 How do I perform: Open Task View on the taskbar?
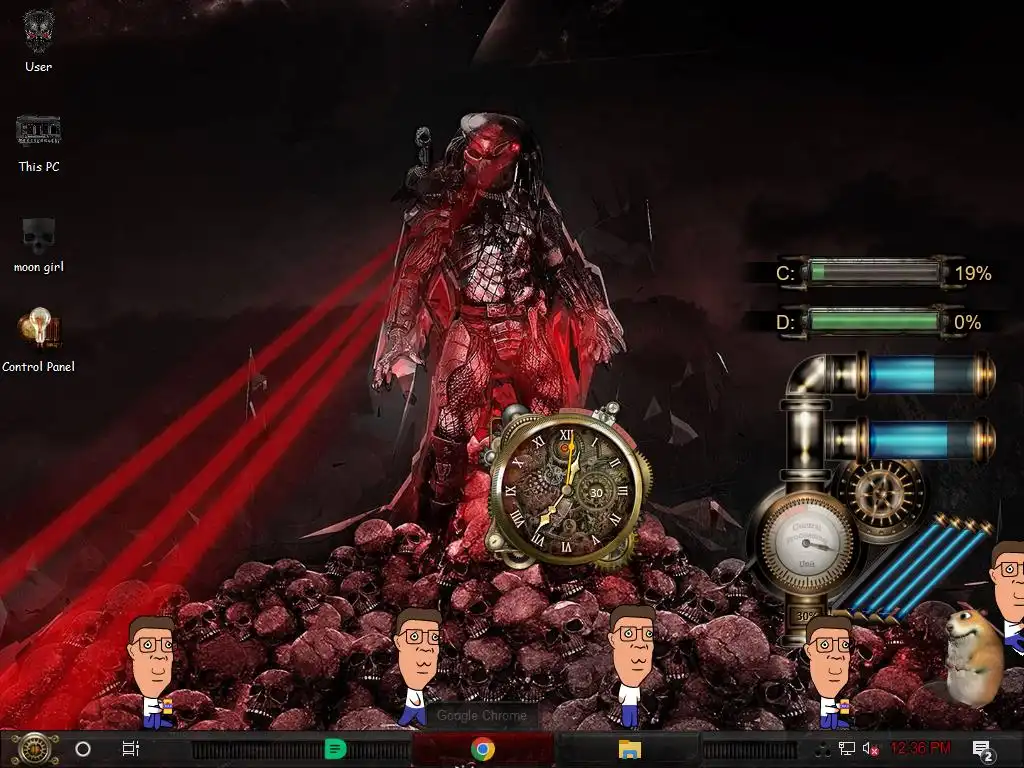click(x=131, y=748)
